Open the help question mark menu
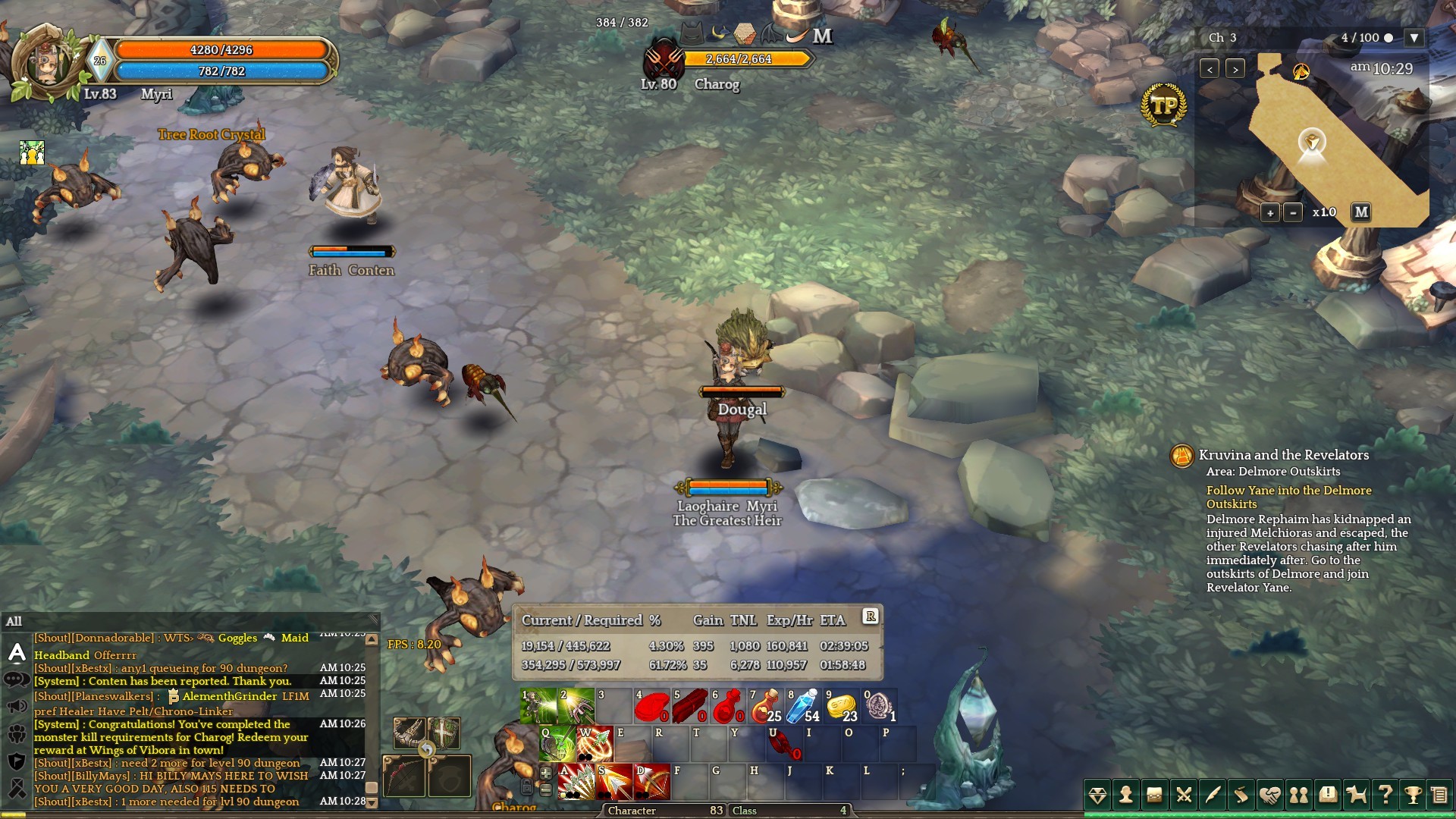This screenshot has width=1456, height=819. (1385, 795)
